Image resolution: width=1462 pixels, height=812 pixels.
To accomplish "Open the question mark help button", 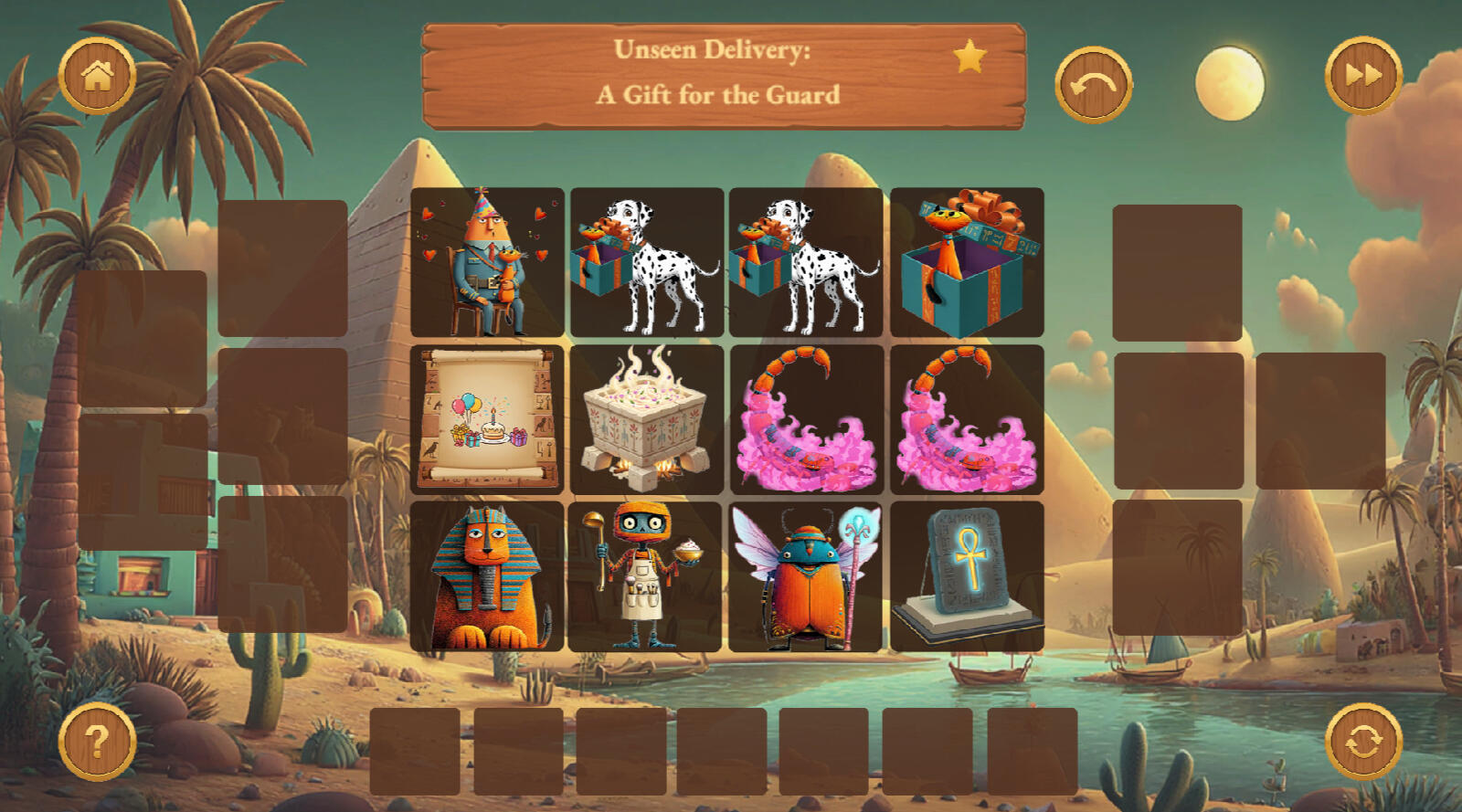I will tap(97, 741).
